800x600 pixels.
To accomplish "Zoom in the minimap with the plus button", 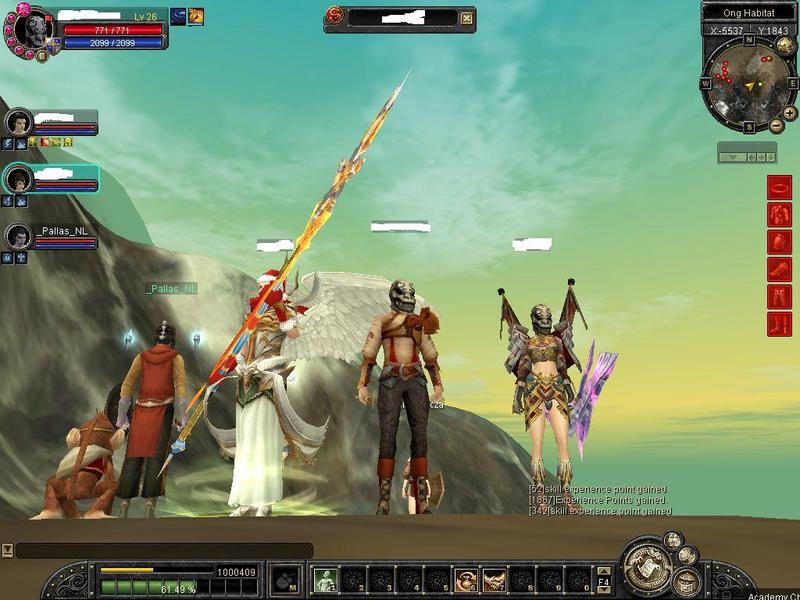I will 789,114.
